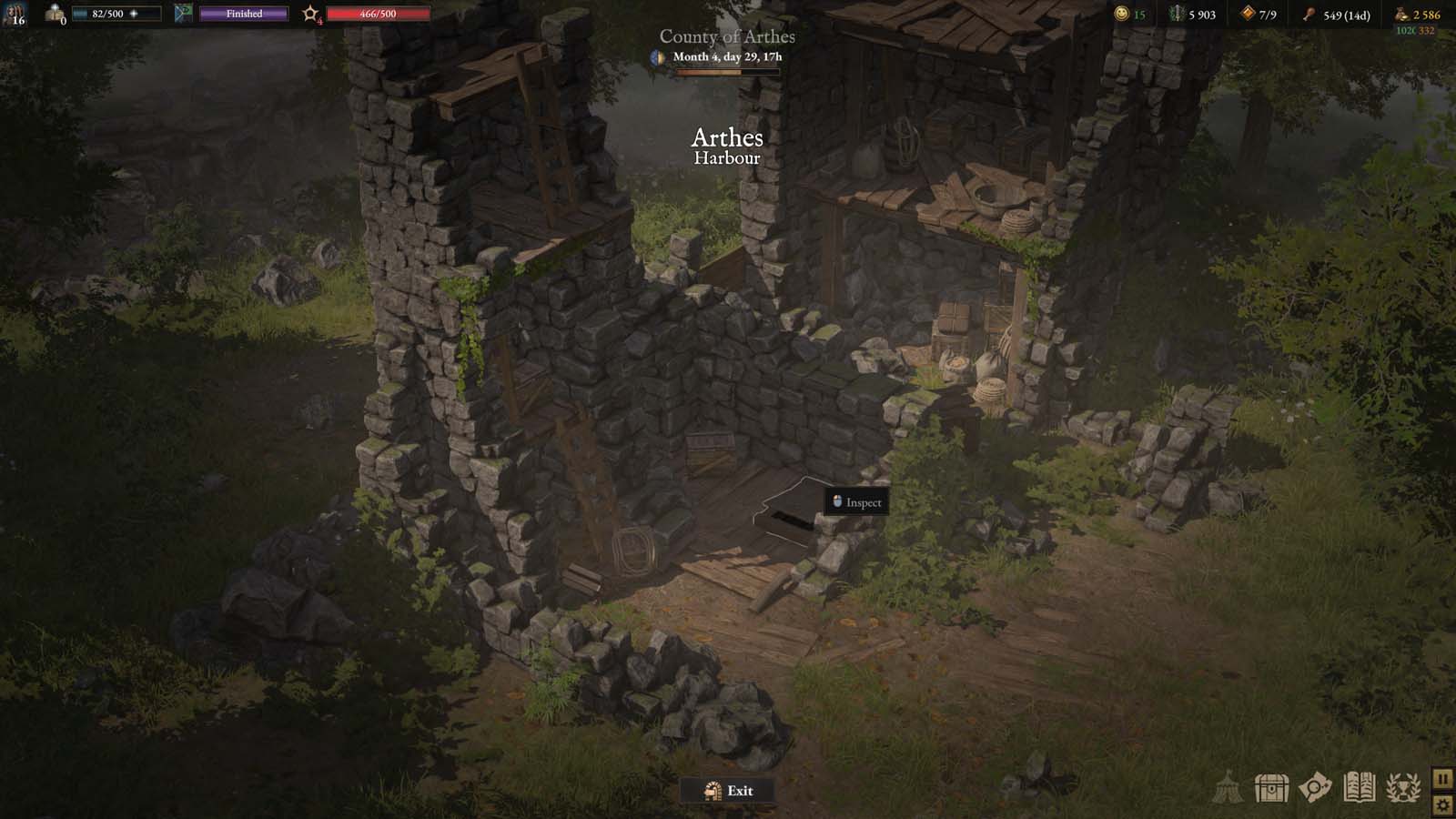Click the purple Finished status bar

coord(242,13)
